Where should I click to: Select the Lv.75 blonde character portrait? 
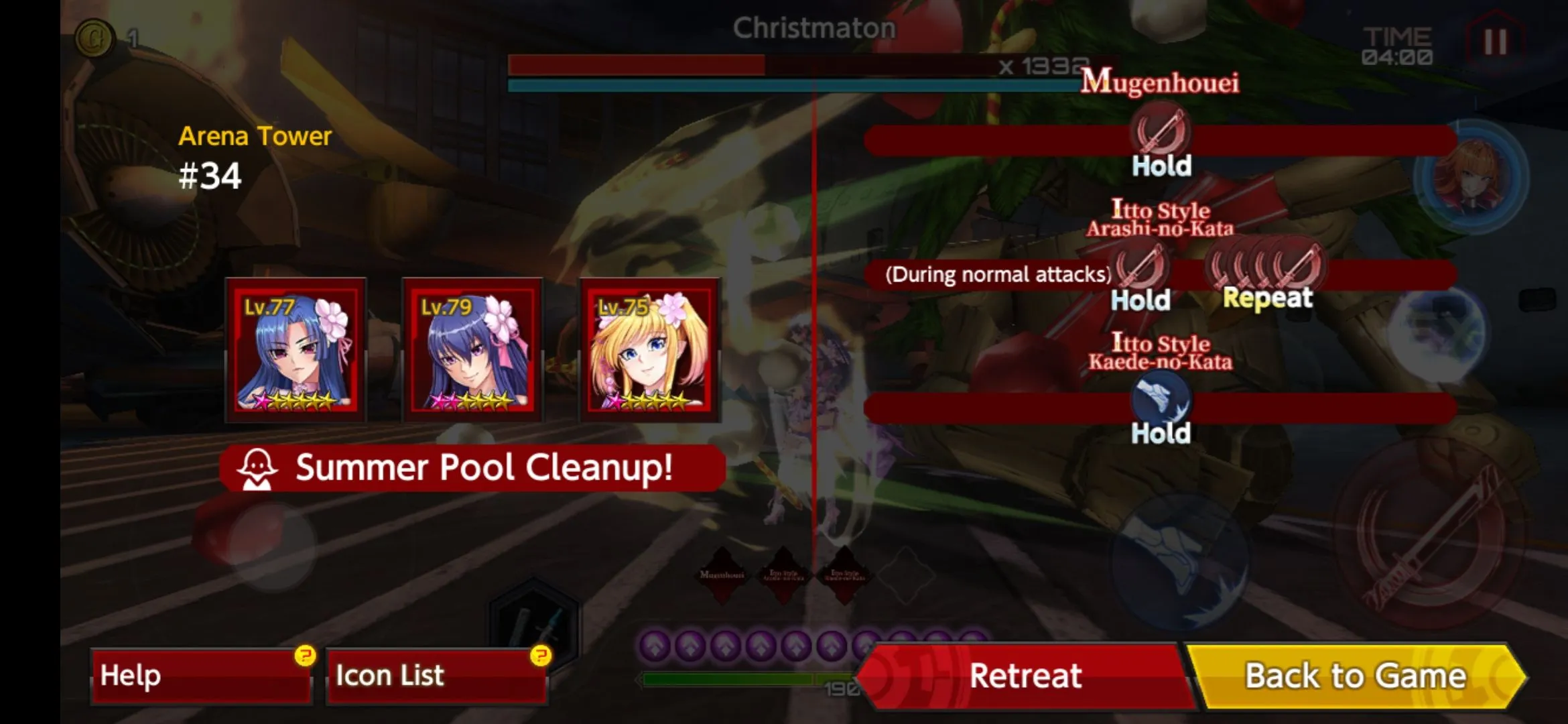point(649,350)
